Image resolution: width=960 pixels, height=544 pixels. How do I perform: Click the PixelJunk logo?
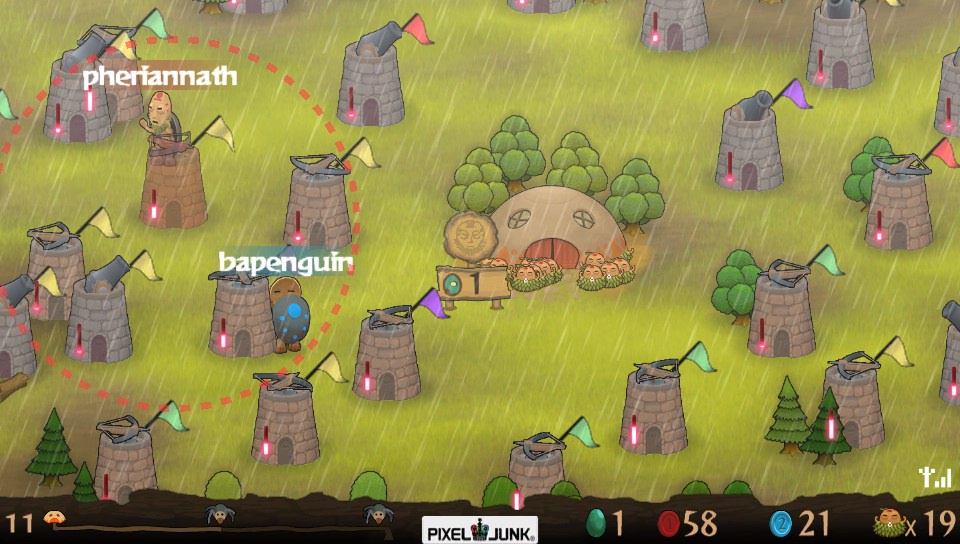[x=480, y=529]
